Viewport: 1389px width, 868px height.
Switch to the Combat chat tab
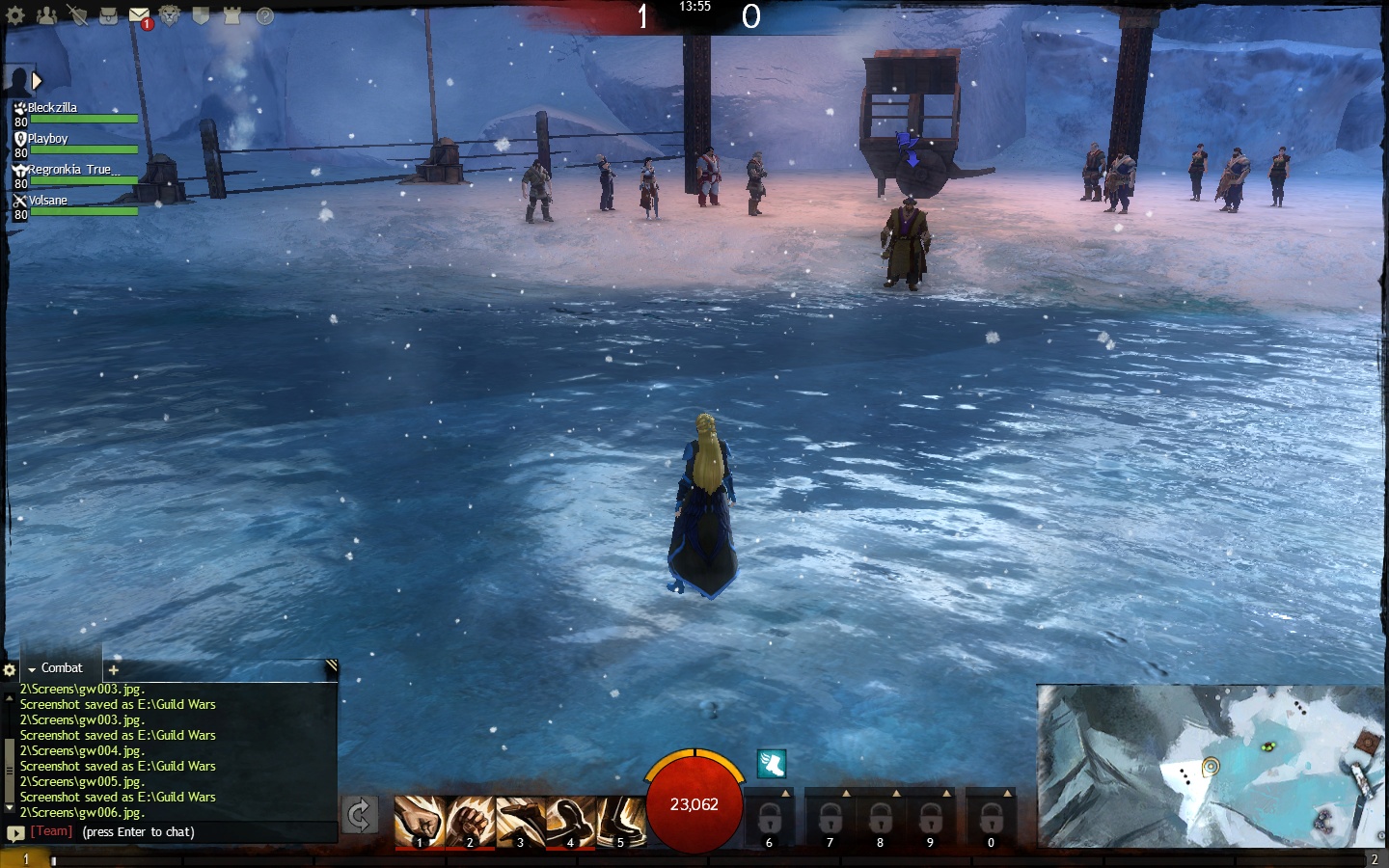(x=61, y=667)
